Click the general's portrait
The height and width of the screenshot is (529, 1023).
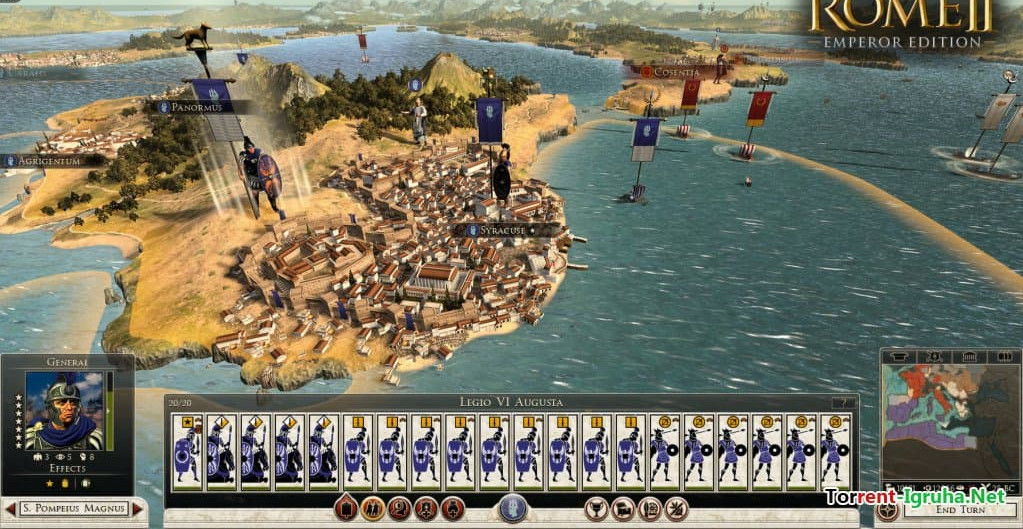pos(64,411)
